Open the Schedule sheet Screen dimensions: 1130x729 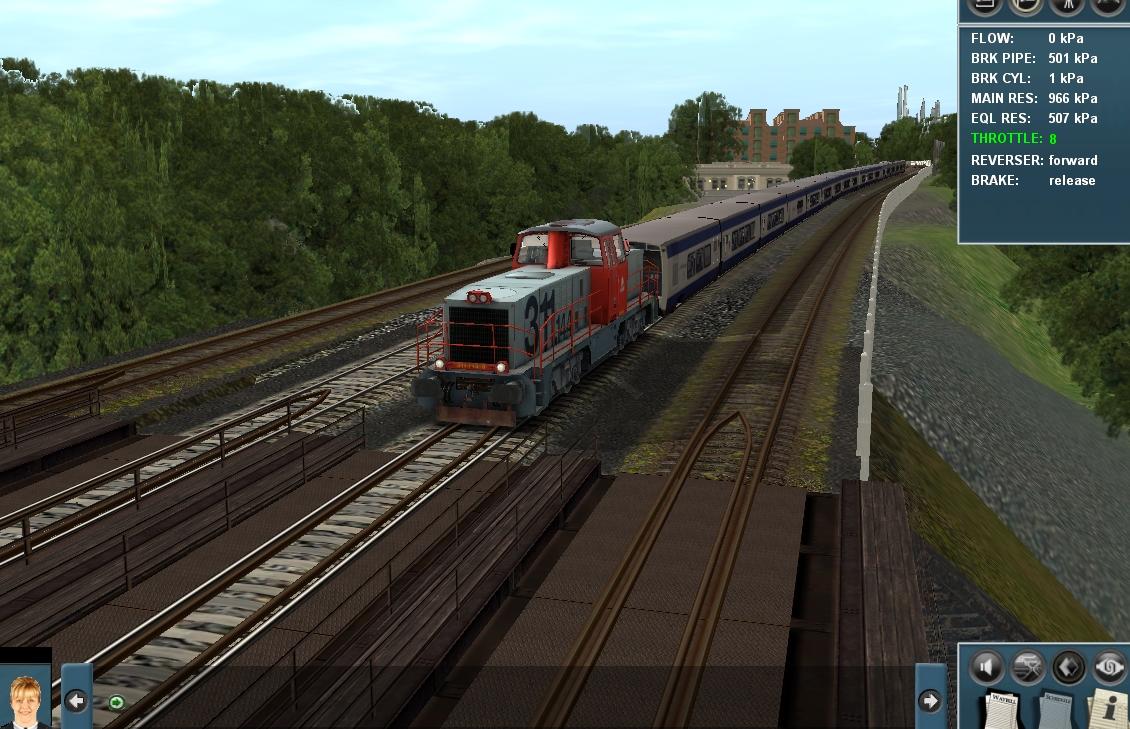click(1055, 709)
